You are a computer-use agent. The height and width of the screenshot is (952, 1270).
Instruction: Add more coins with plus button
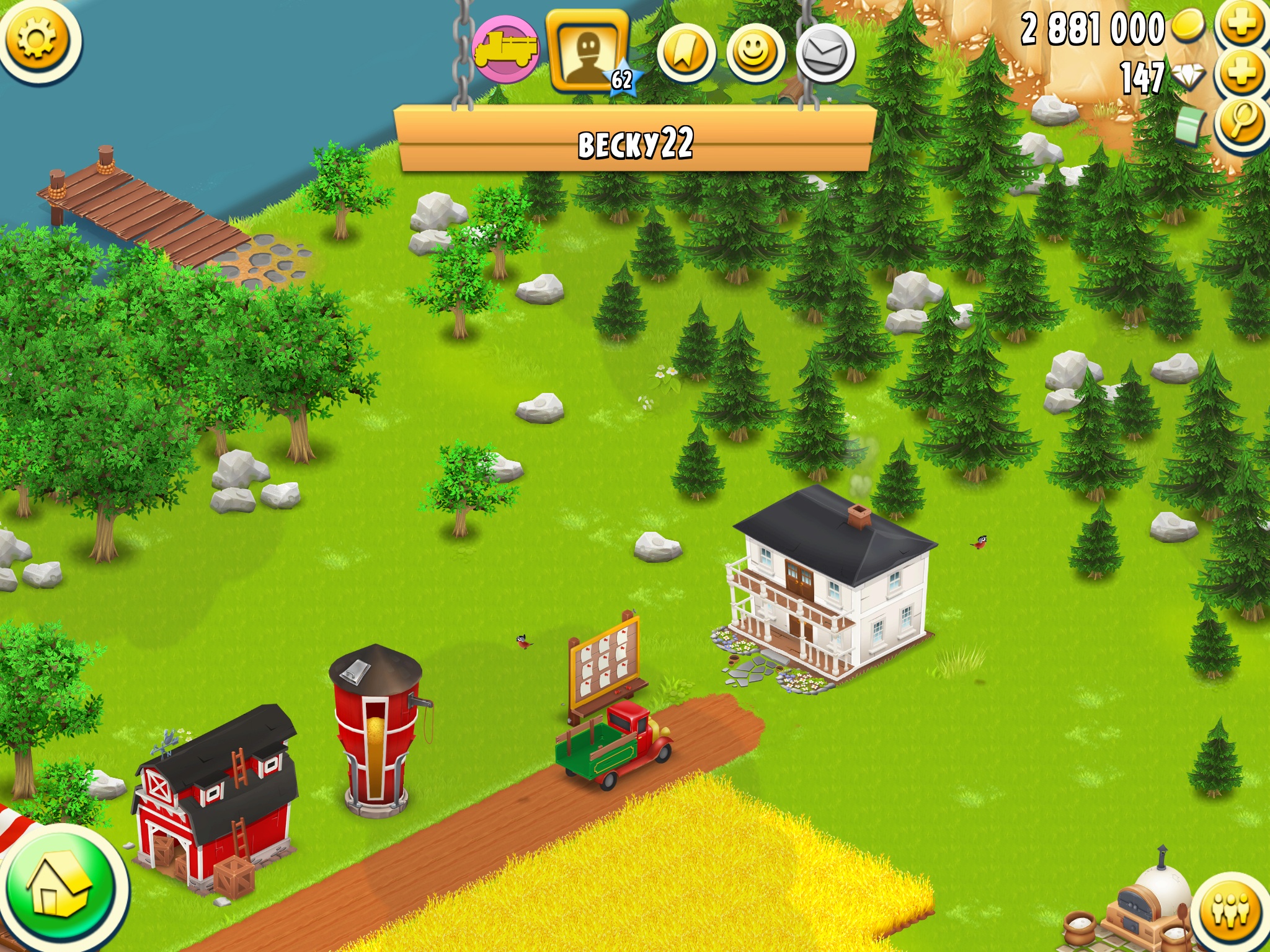point(1241,24)
